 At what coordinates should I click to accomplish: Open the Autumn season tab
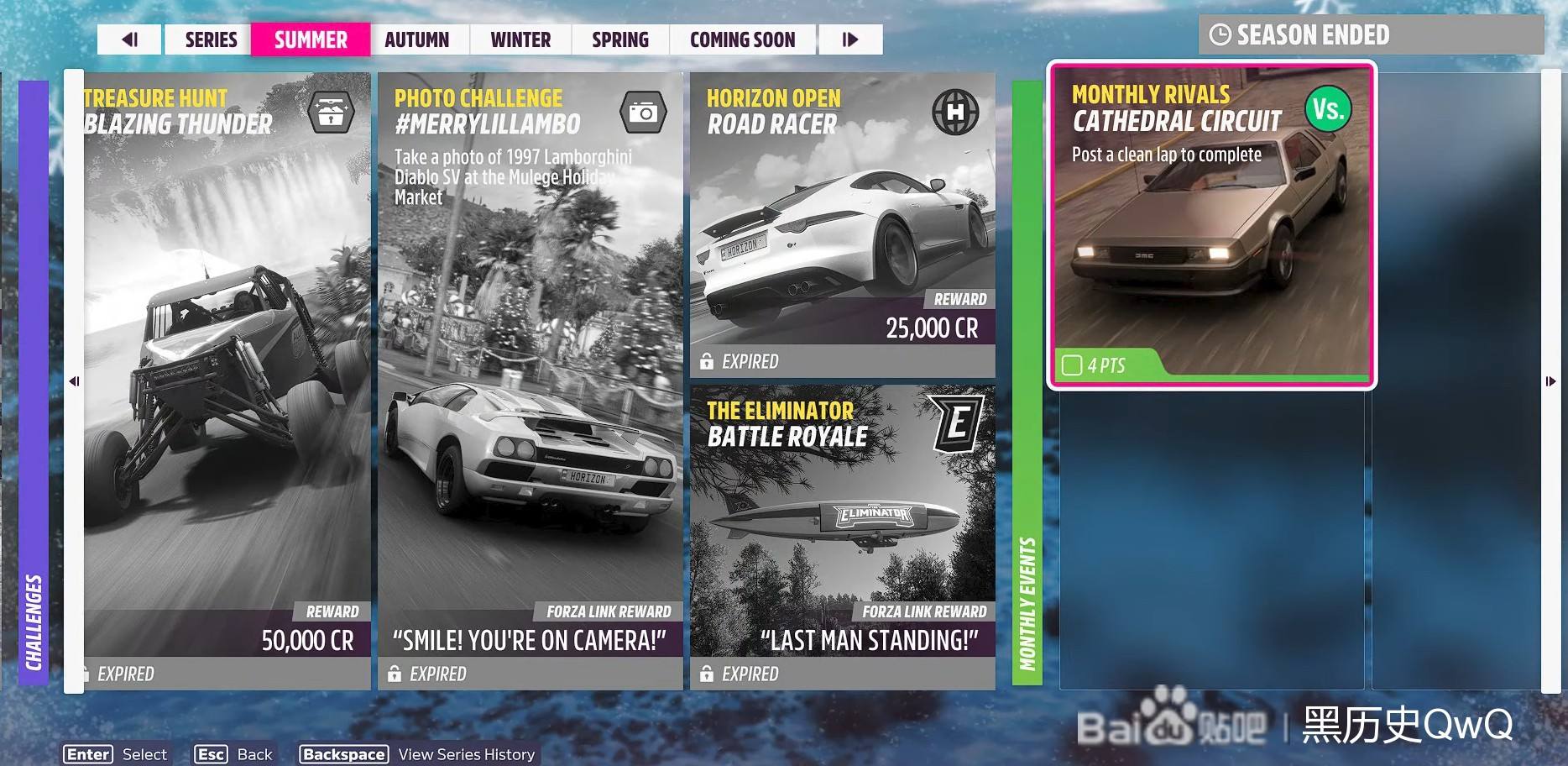tap(417, 39)
